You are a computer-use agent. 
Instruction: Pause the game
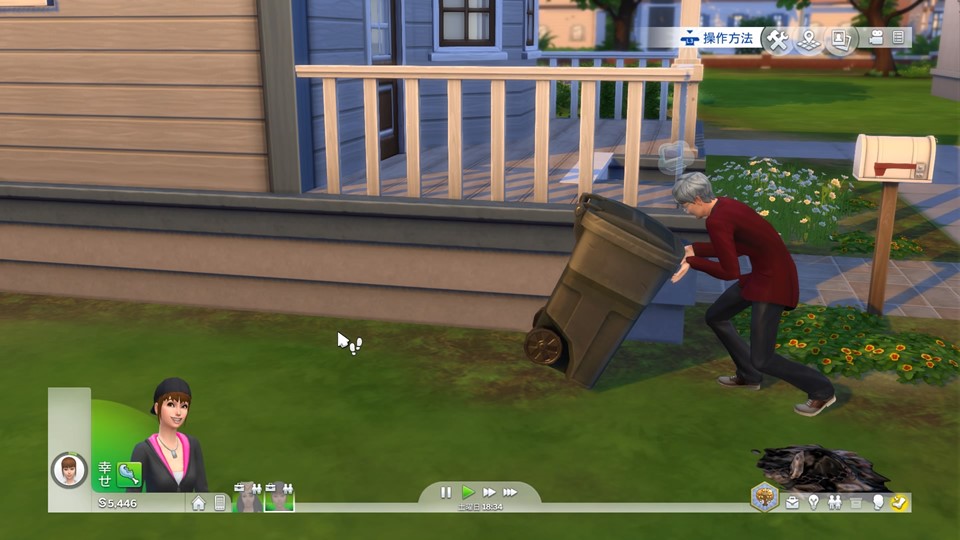tap(446, 492)
